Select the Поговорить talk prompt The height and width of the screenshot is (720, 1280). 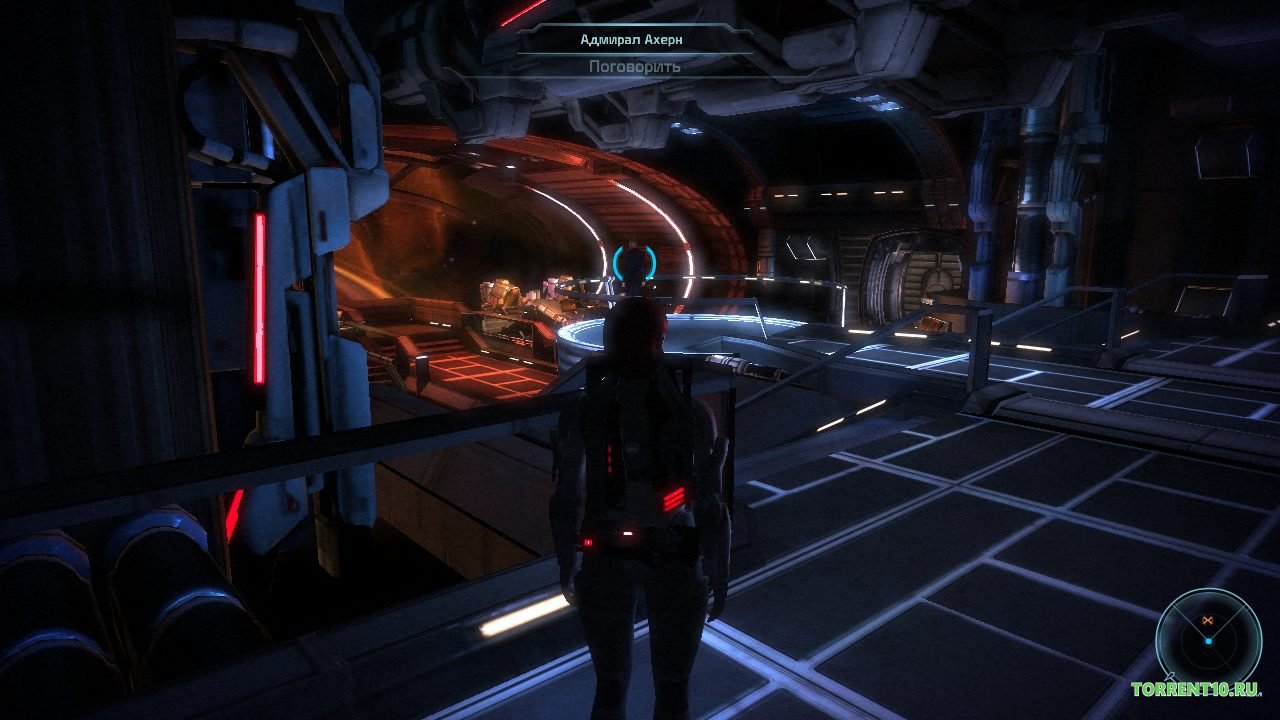[x=634, y=67]
